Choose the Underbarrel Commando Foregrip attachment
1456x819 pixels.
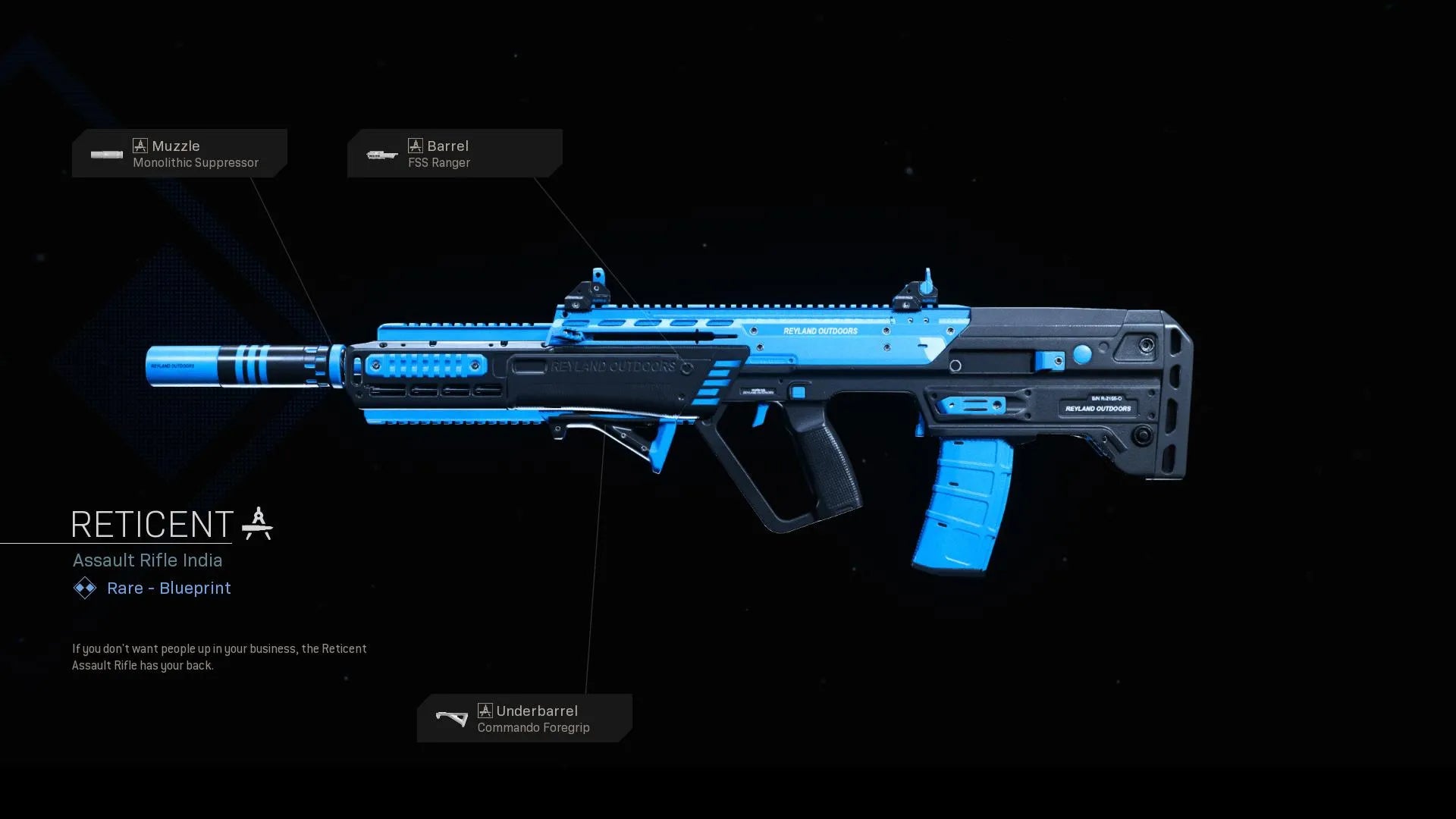524,718
